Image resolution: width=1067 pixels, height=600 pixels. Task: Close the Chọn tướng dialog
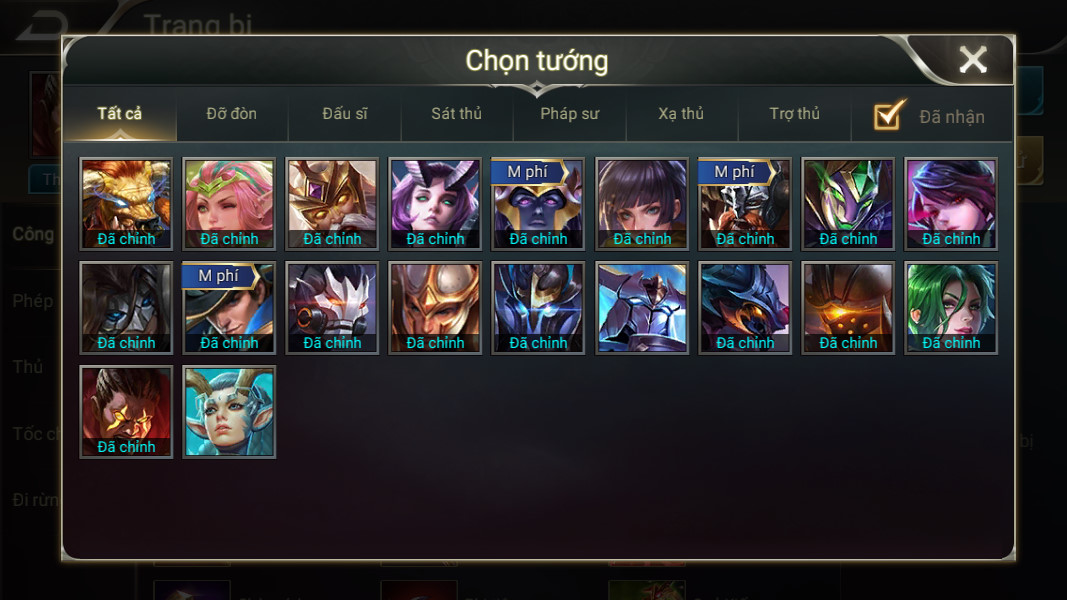(972, 60)
